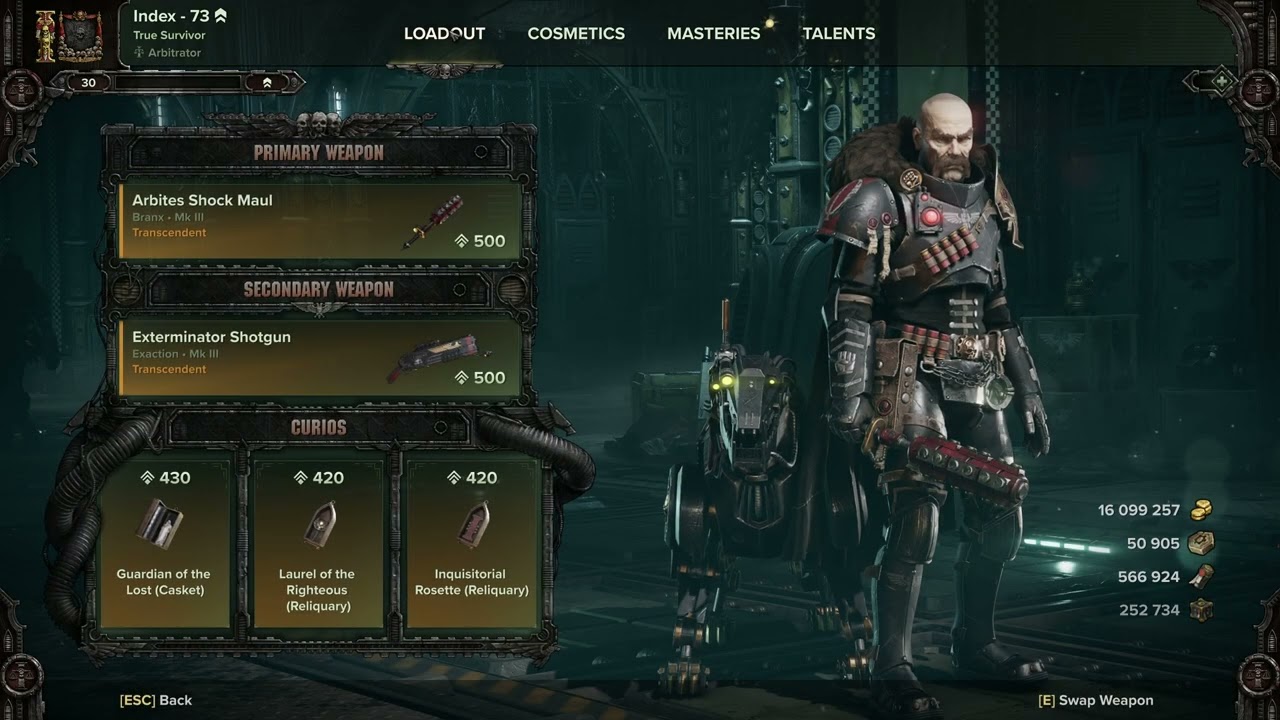Screen dimensions: 1280x720
Task: Go to the Masteries tab
Action: click(713, 33)
